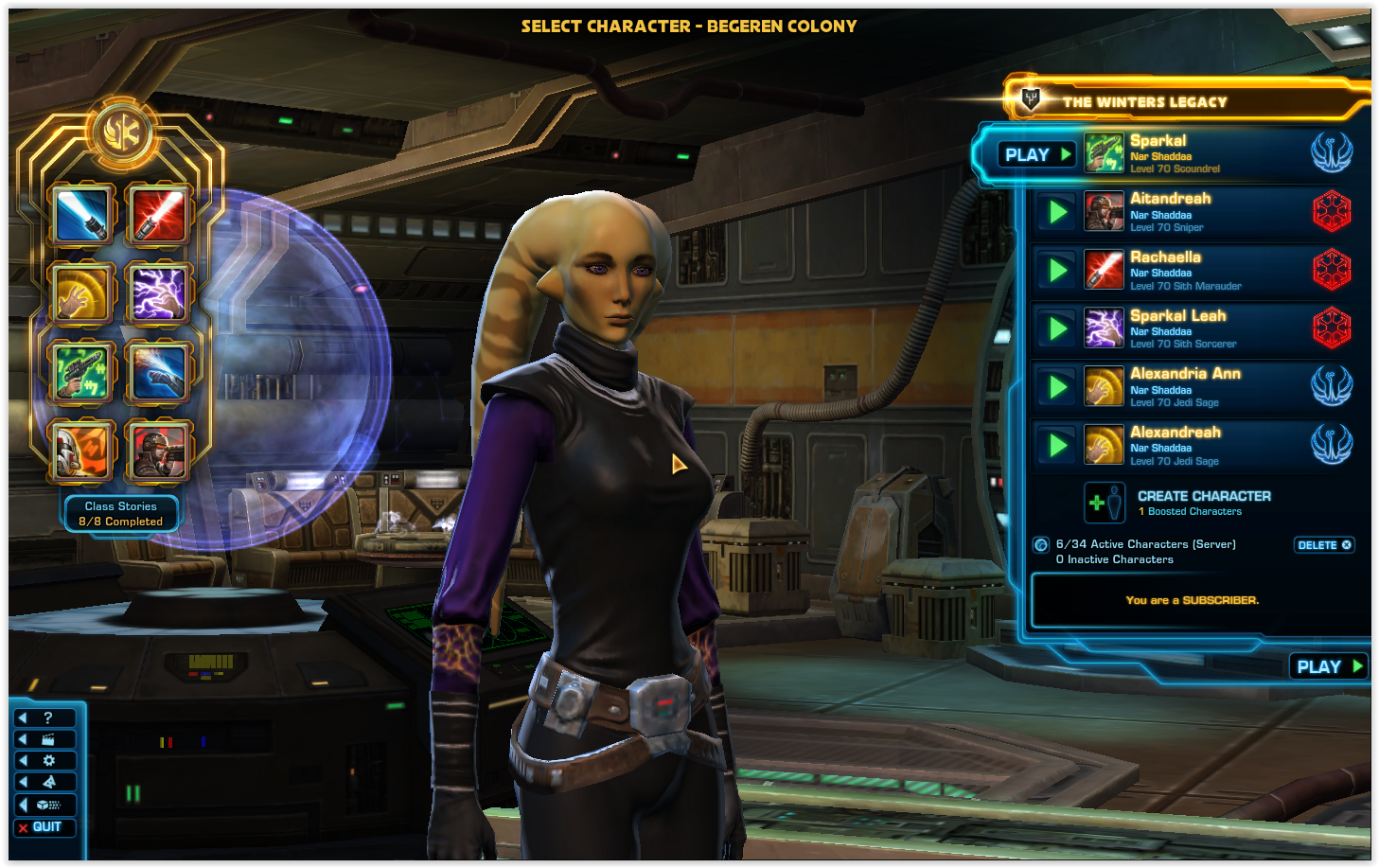Select the Aitandreah Level 70 Sniper row
This screenshot has width=1379, height=868.
1193,212
